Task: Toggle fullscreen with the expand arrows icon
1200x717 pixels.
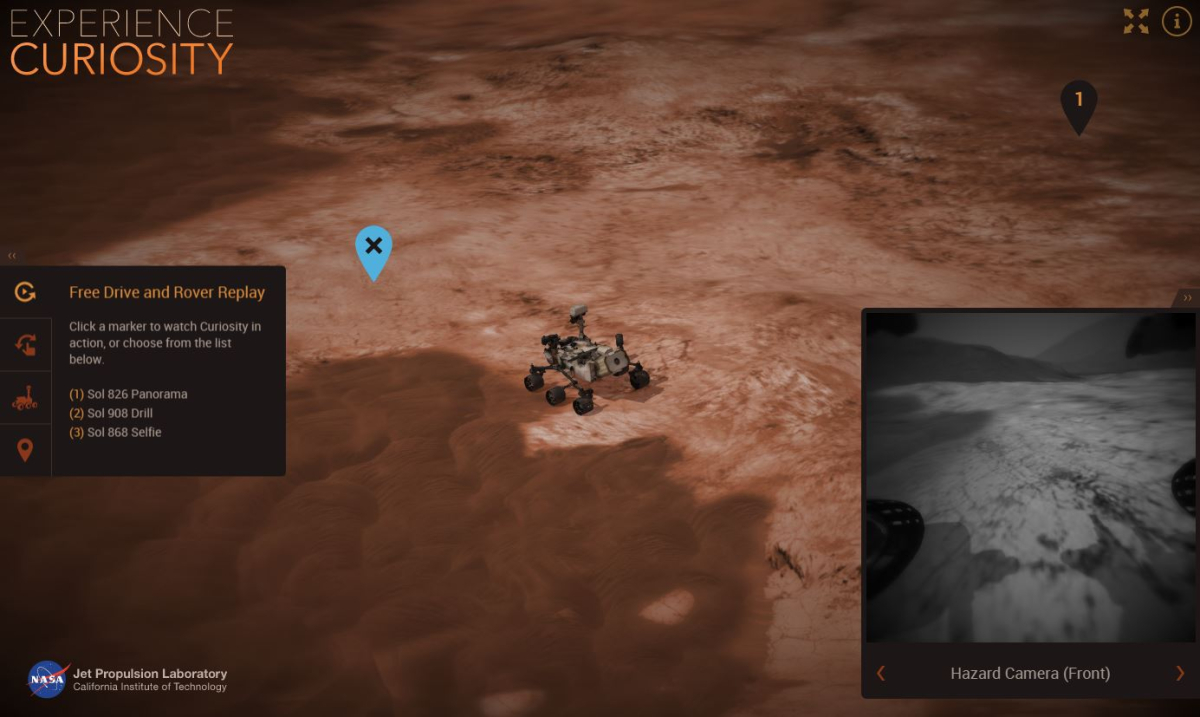Action: 1136,22
